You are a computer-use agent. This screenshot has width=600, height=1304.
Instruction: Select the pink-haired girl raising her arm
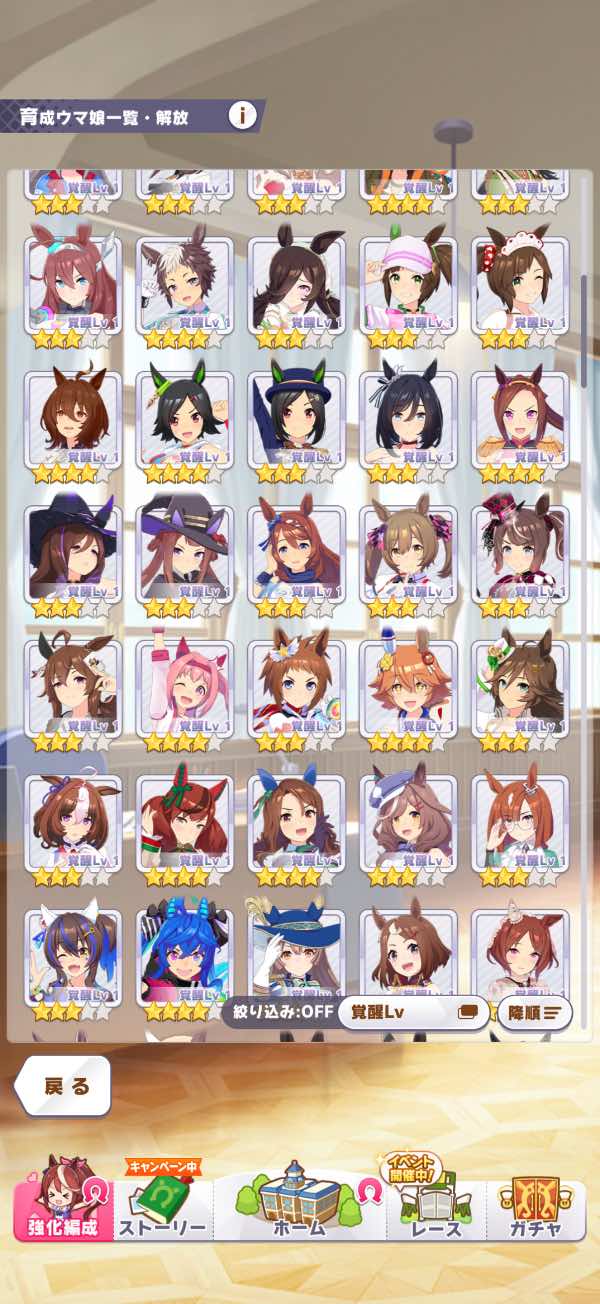(184, 685)
